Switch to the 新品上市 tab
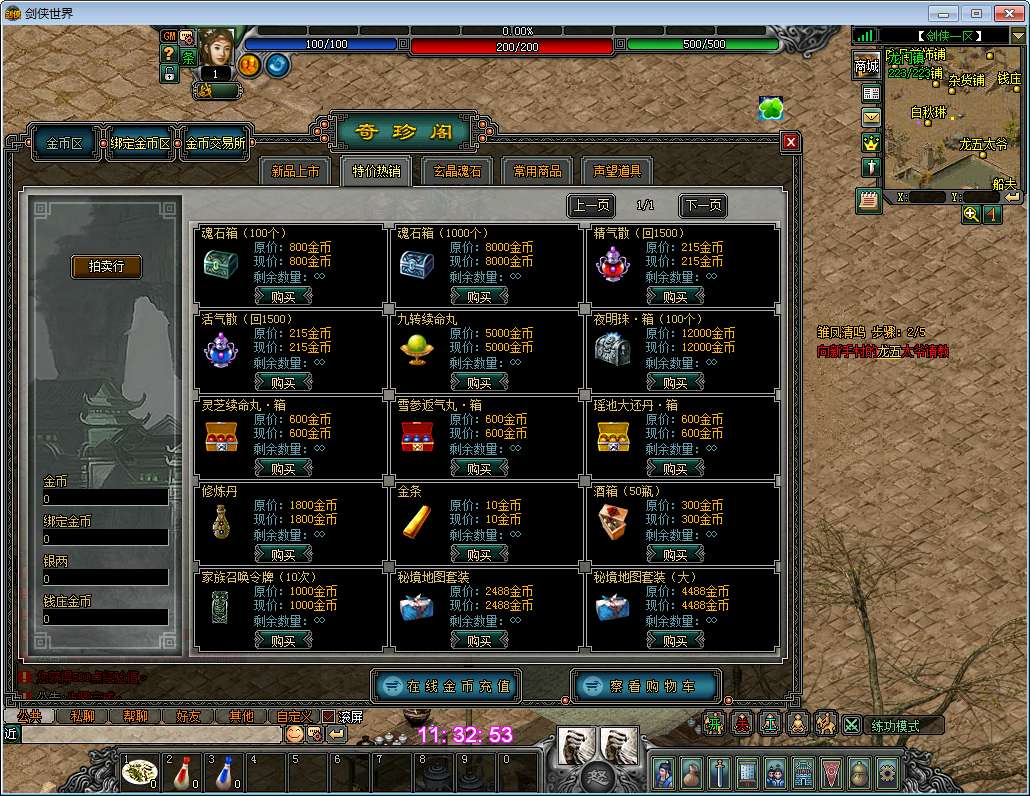Screen dimensions: 1030x796 (295, 171)
